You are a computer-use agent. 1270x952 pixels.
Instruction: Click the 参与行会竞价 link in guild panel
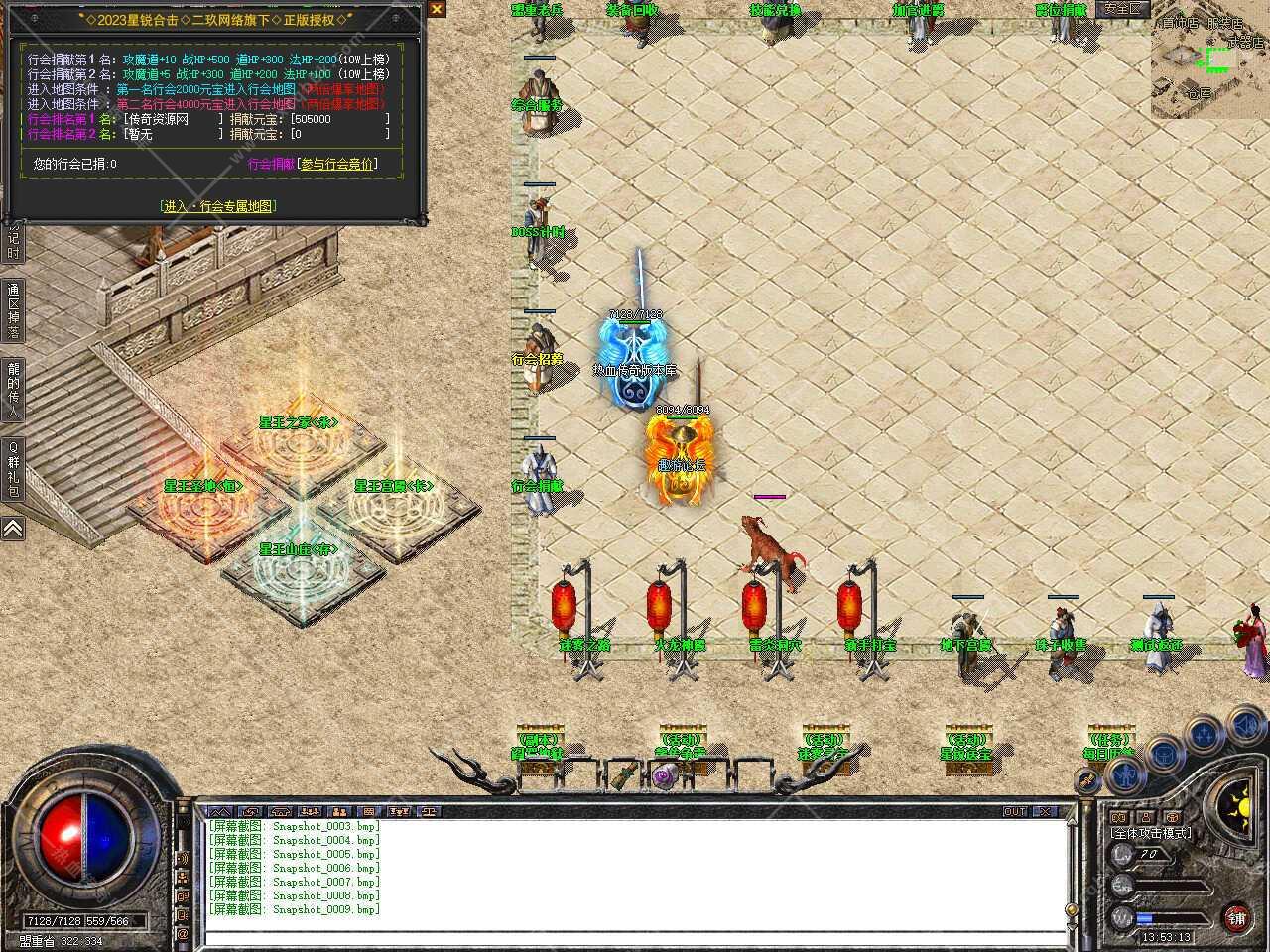[337, 165]
